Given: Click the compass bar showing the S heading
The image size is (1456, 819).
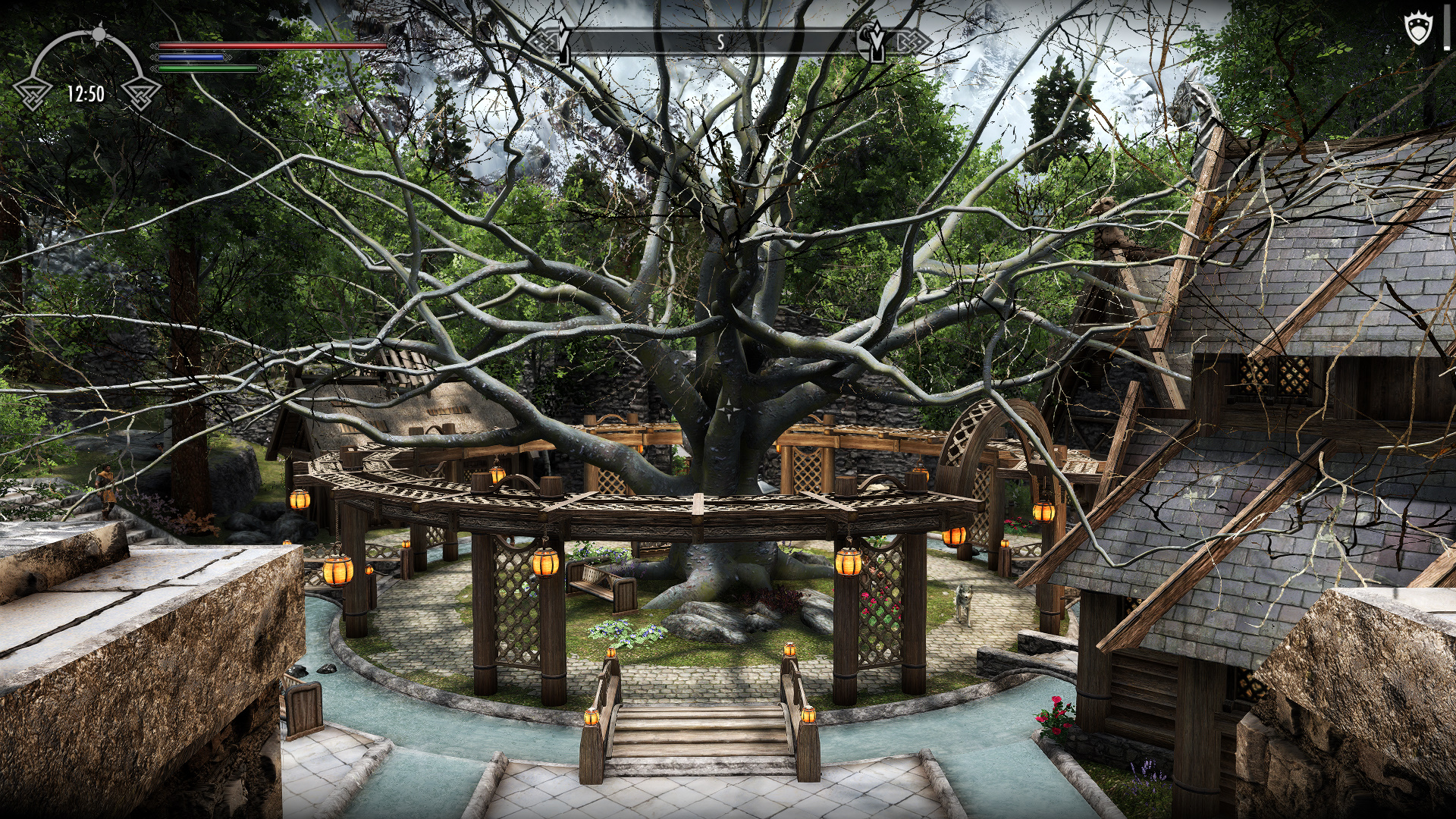Looking at the screenshot, I should [x=720, y=42].
